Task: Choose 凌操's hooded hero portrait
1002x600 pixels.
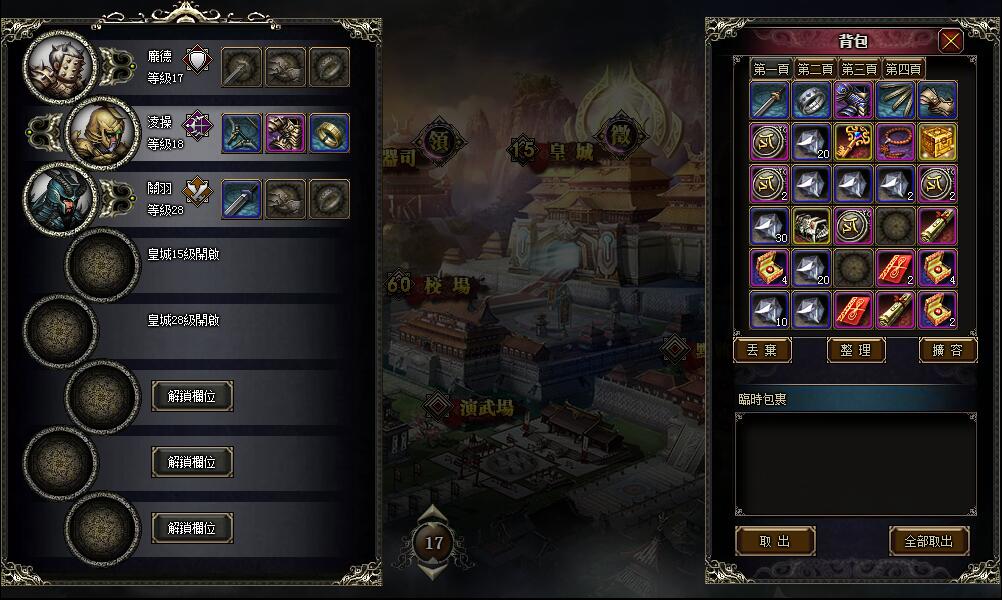Action: click(x=101, y=132)
